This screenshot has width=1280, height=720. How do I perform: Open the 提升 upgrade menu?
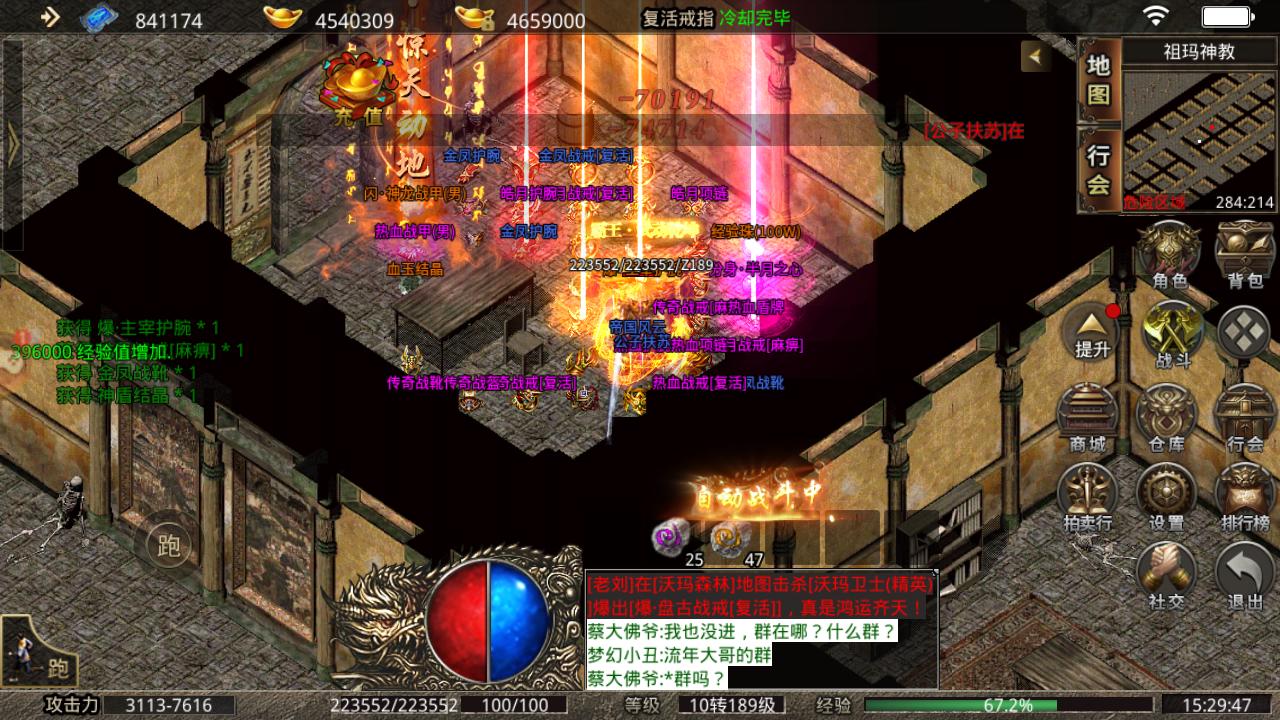pos(1092,331)
